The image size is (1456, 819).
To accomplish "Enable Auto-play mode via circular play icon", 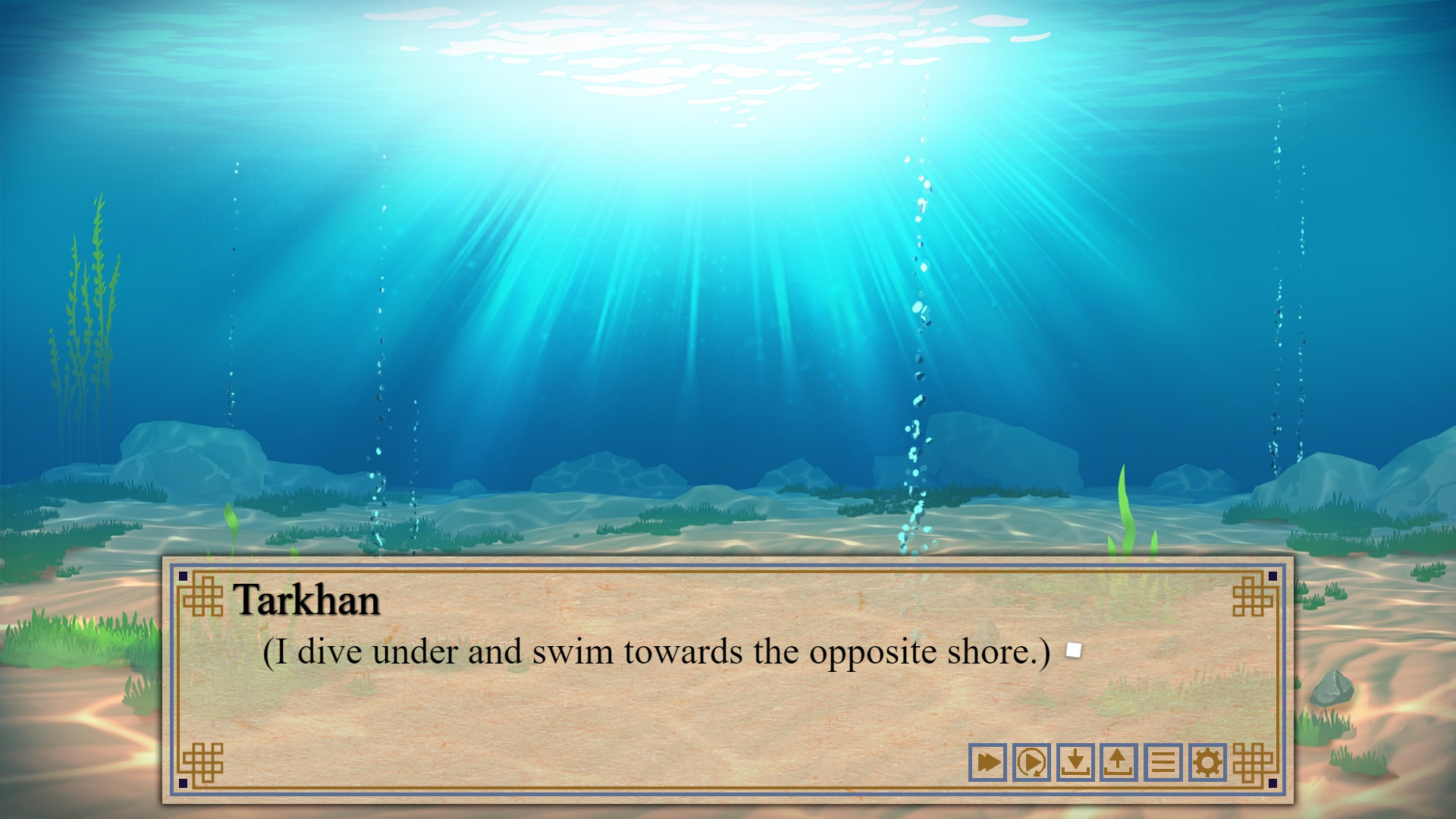I will (x=1031, y=762).
